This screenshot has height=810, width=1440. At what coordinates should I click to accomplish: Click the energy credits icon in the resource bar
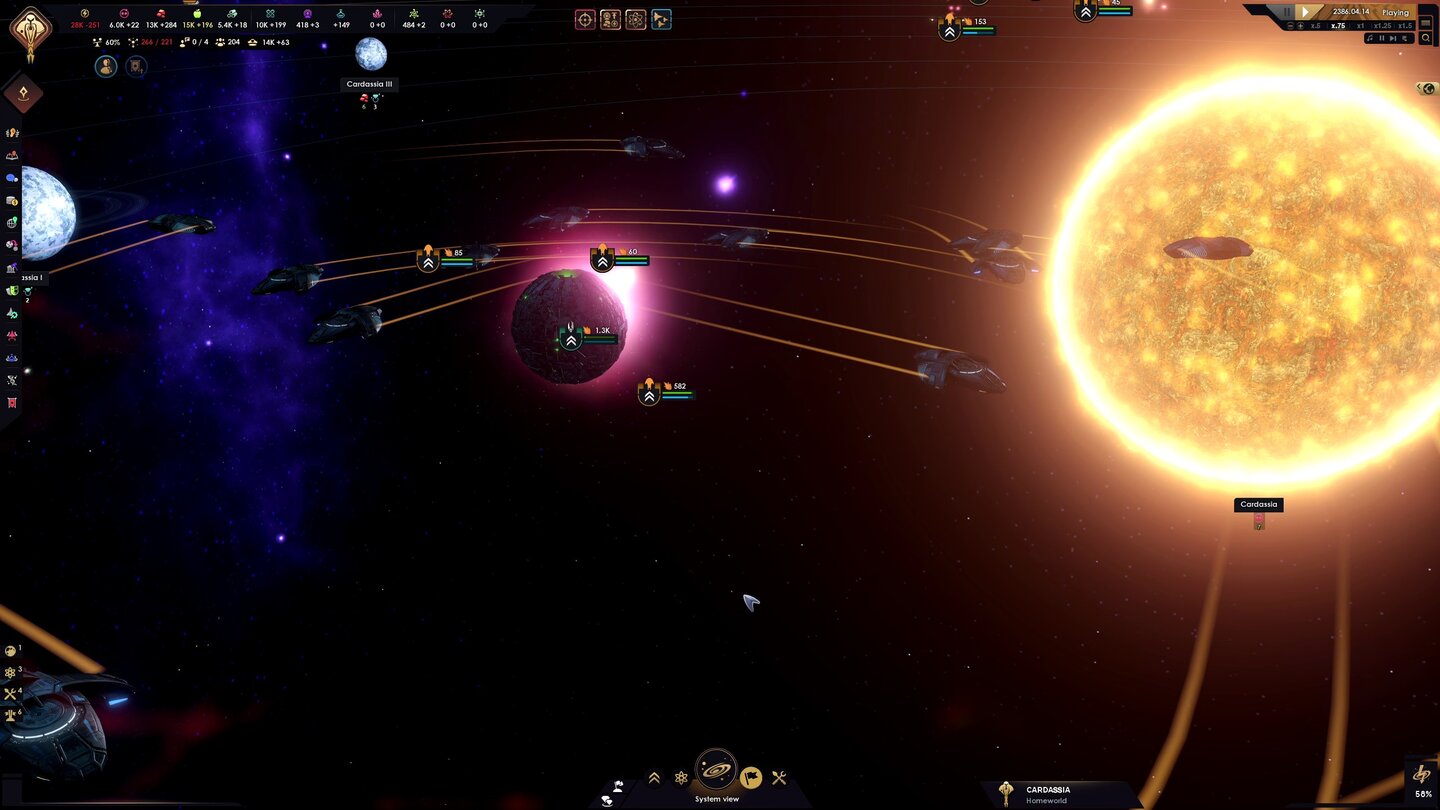click(x=84, y=13)
